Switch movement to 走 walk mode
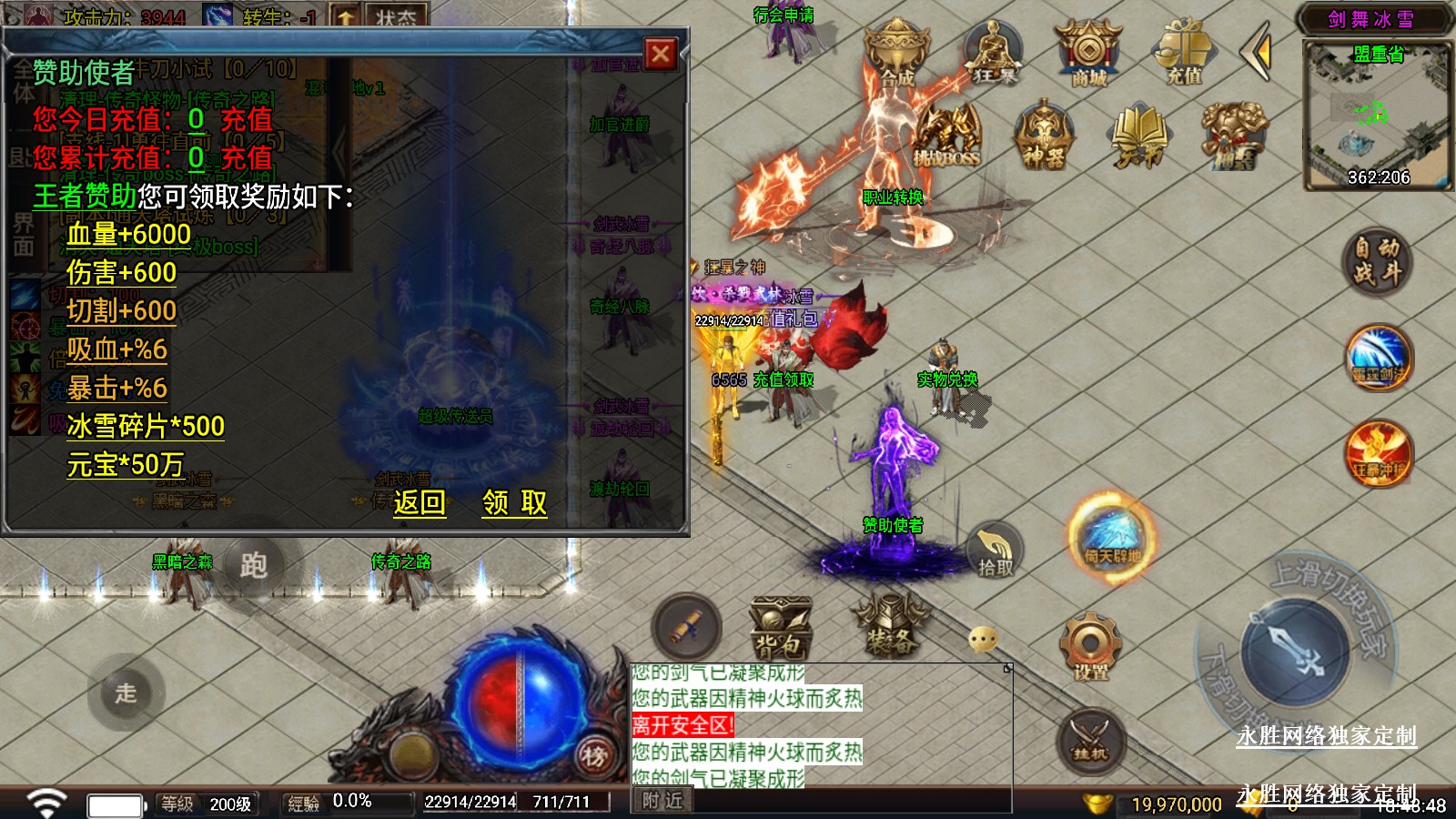 click(x=126, y=693)
